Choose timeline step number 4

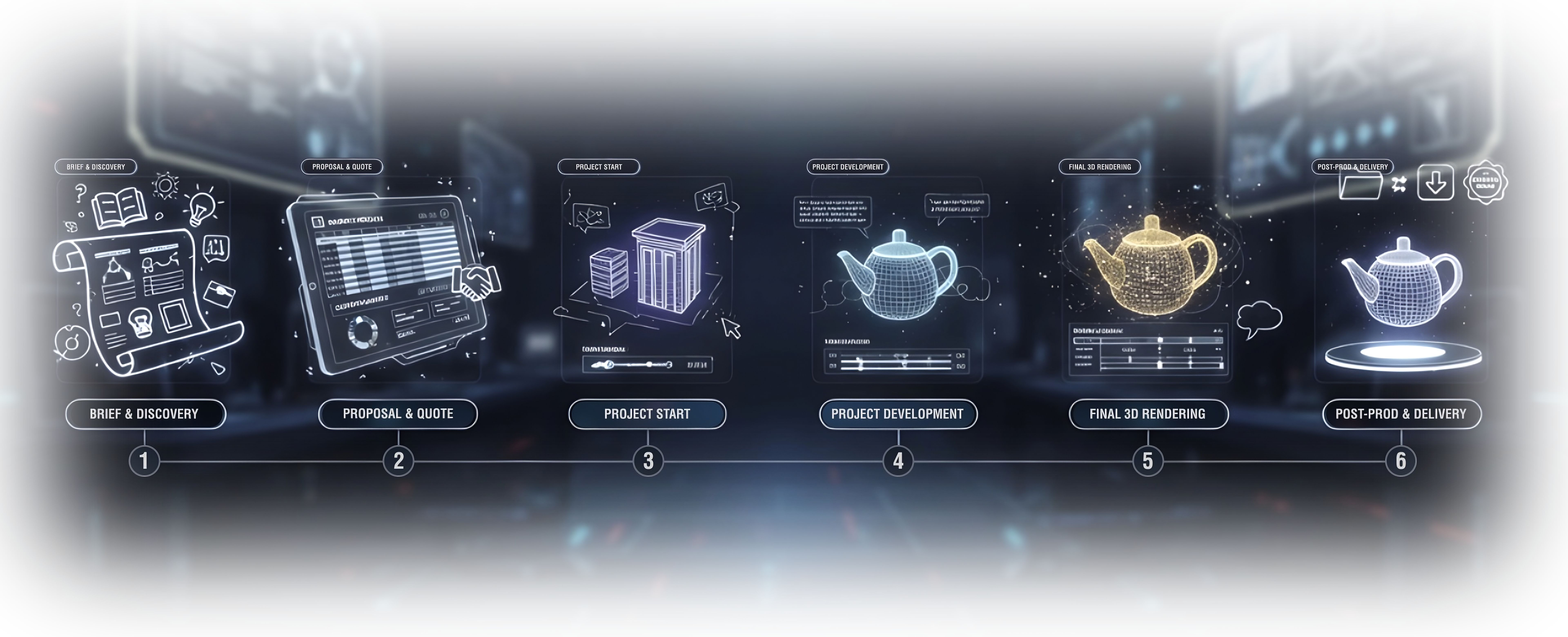898,461
